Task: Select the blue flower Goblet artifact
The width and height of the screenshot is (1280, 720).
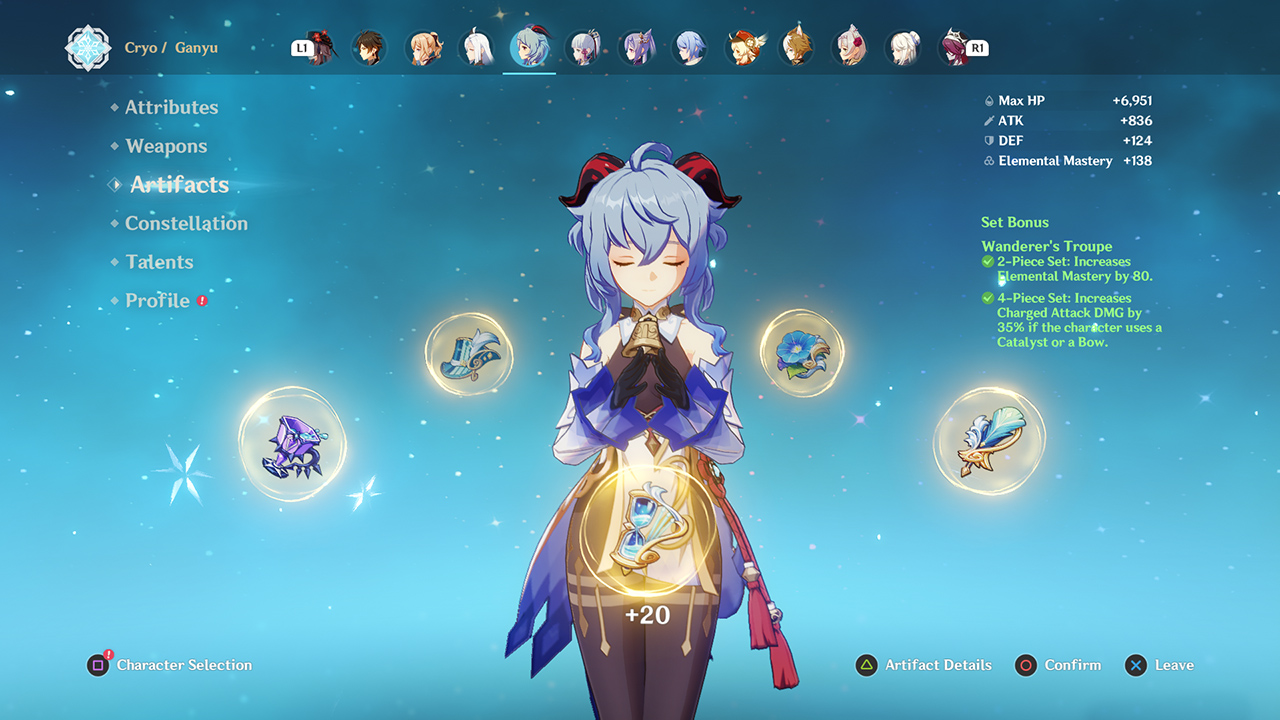Action: tap(803, 352)
